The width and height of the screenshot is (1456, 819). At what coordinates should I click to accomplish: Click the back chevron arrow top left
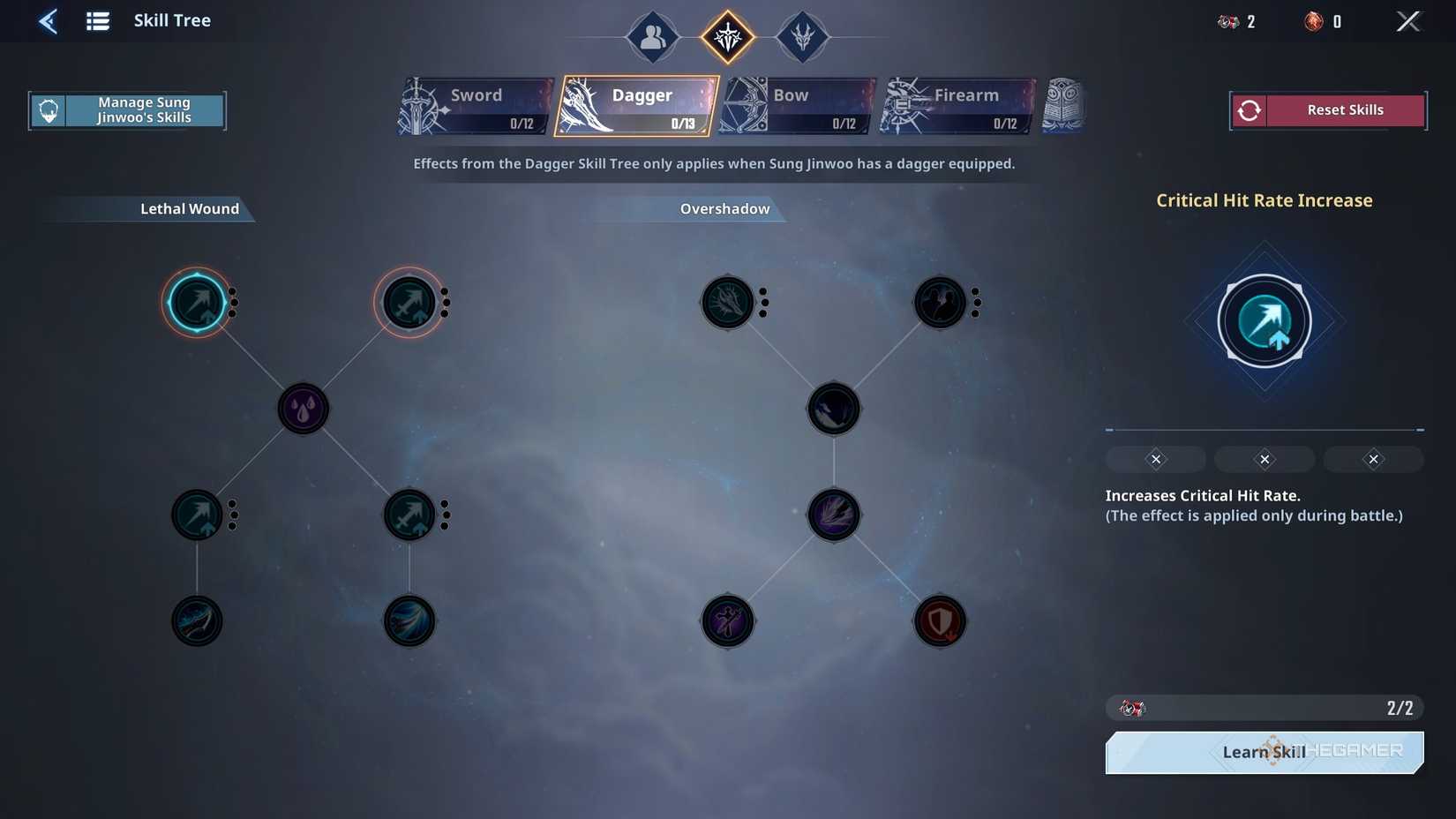pyautogui.click(x=49, y=20)
